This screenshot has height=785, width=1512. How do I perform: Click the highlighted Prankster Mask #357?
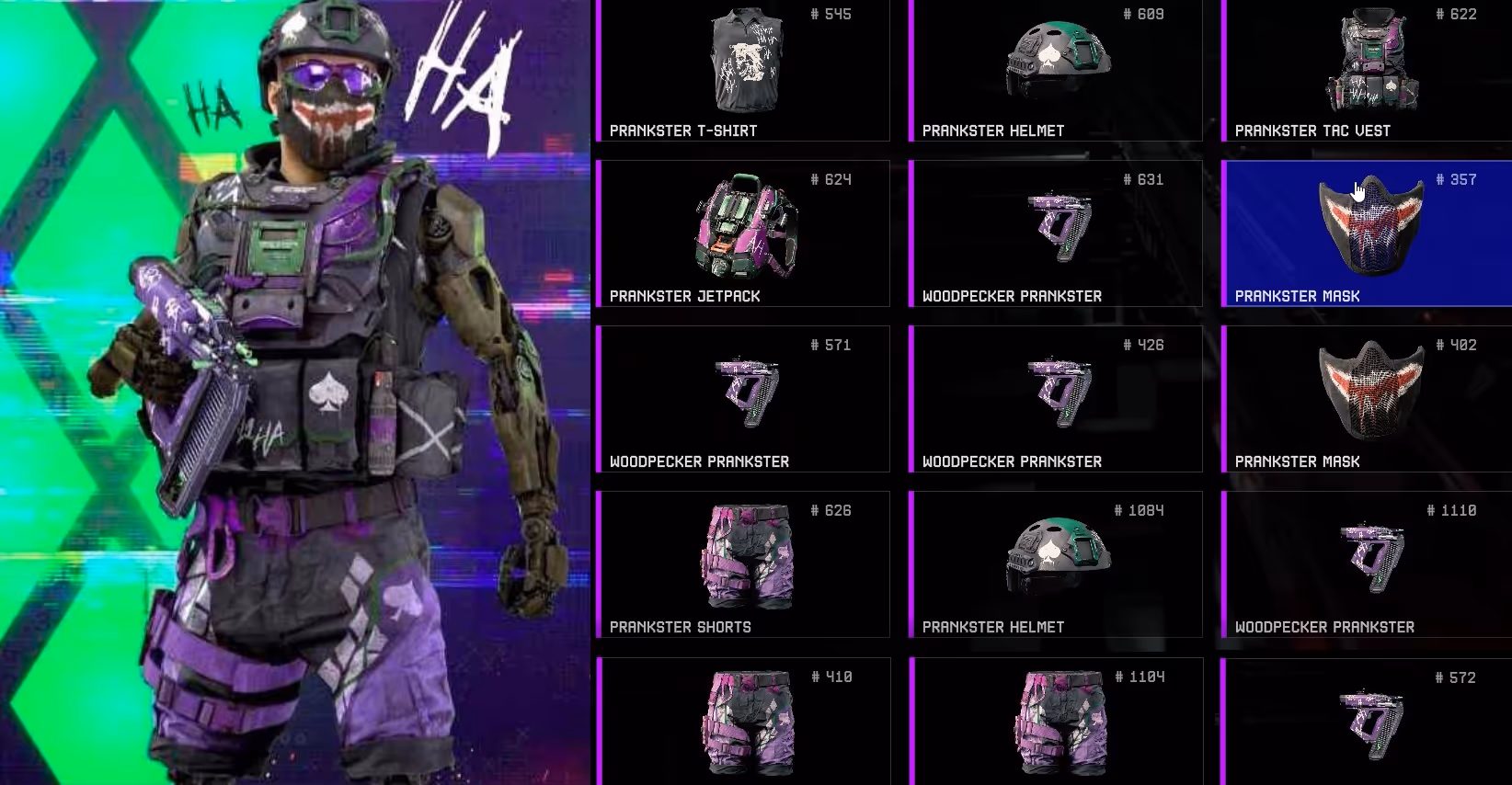point(1369,233)
